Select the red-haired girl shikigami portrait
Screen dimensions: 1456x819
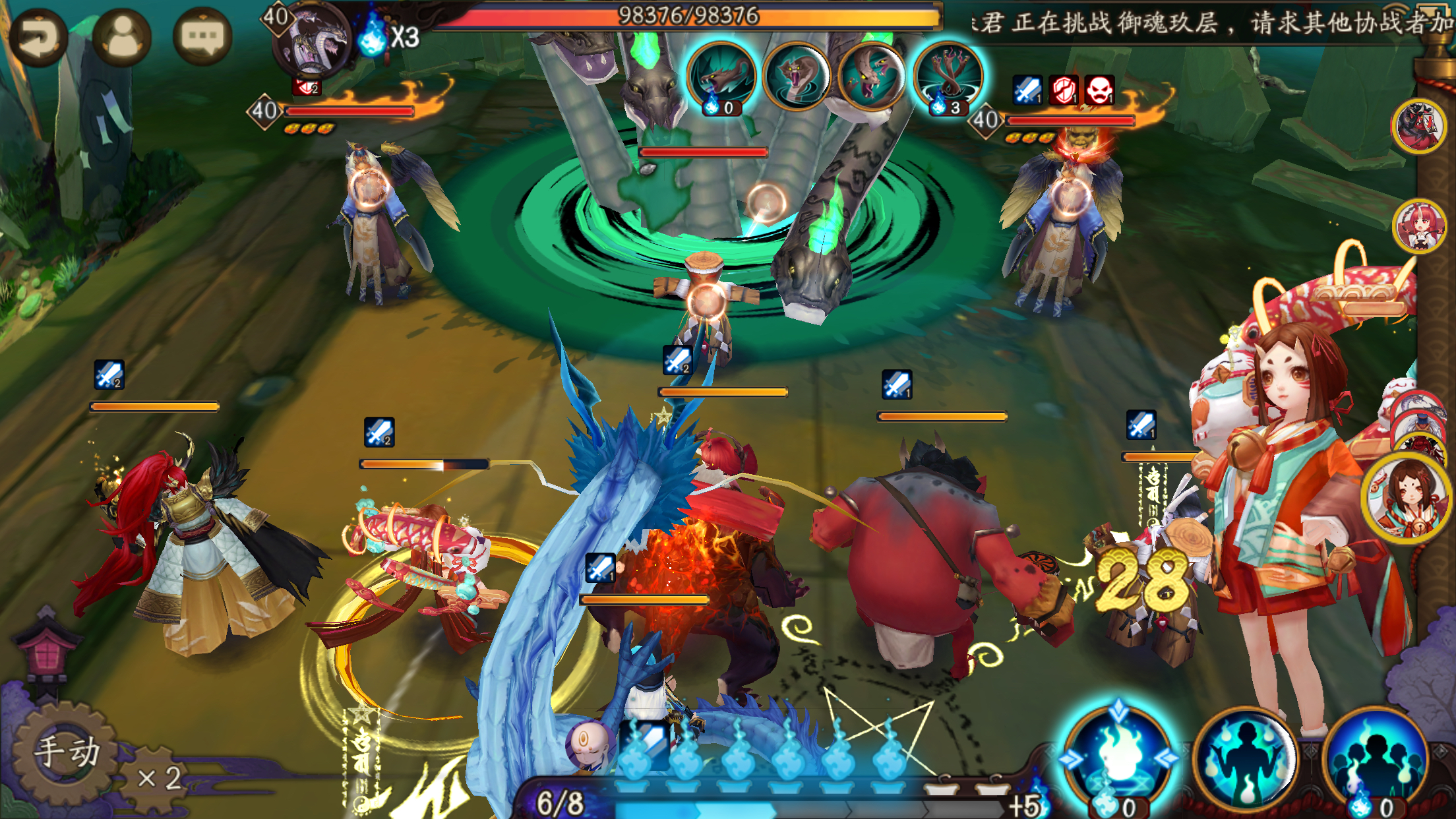[x=1419, y=227]
